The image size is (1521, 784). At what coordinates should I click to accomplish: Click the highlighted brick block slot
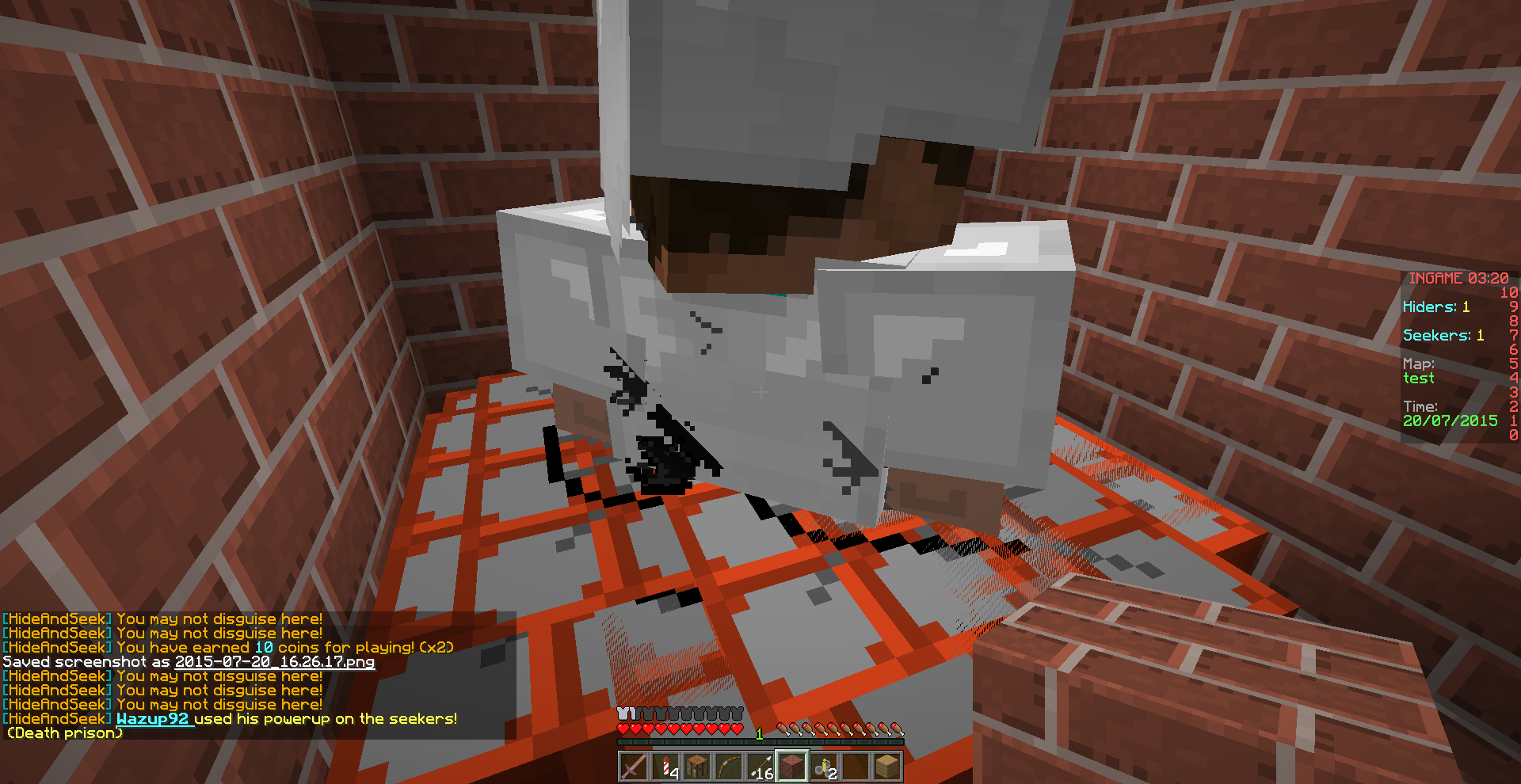click(792, 765)
